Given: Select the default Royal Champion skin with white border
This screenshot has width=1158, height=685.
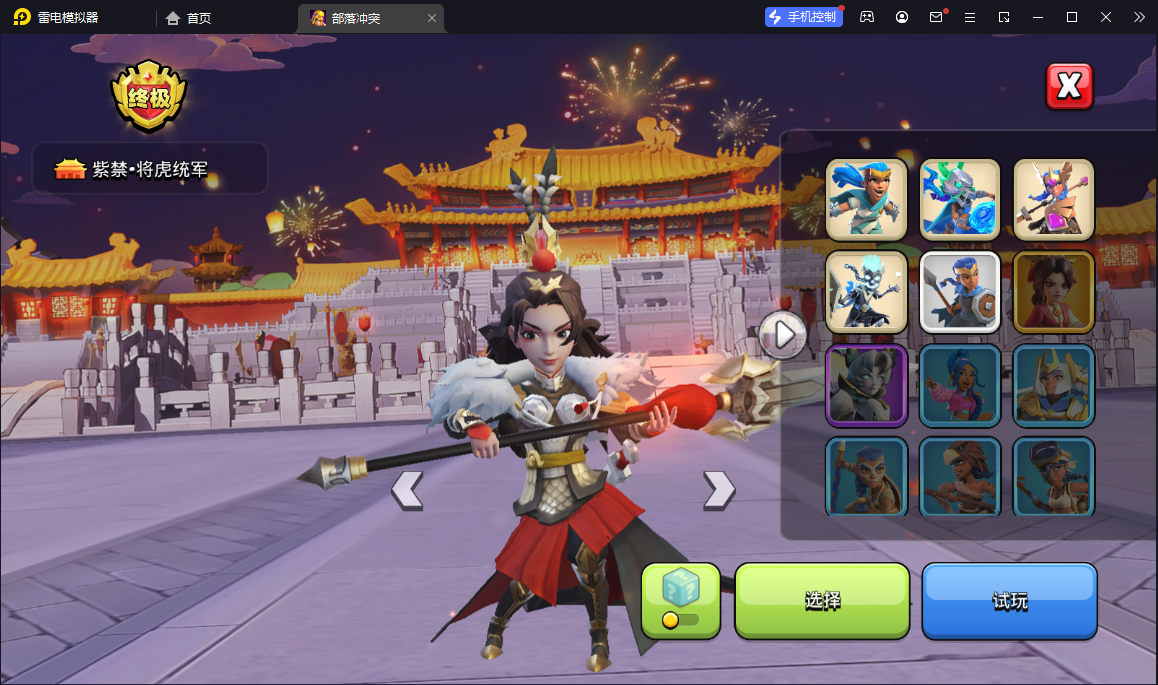Looking at the screenshot, I should tap(960, 291).
